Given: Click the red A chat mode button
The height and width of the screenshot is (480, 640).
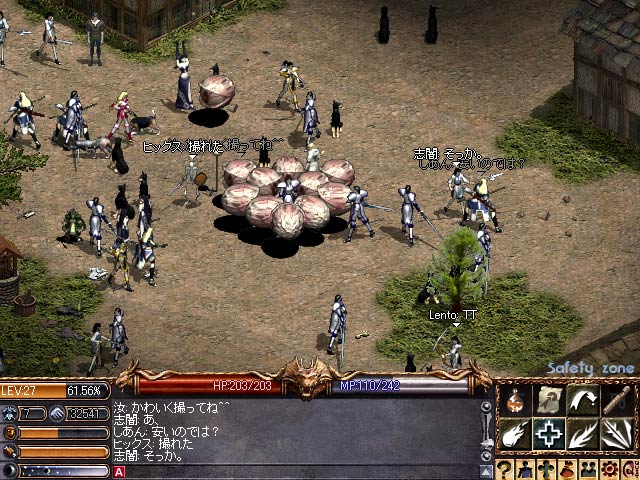Looking at the screenshot, I should (120, 471).
